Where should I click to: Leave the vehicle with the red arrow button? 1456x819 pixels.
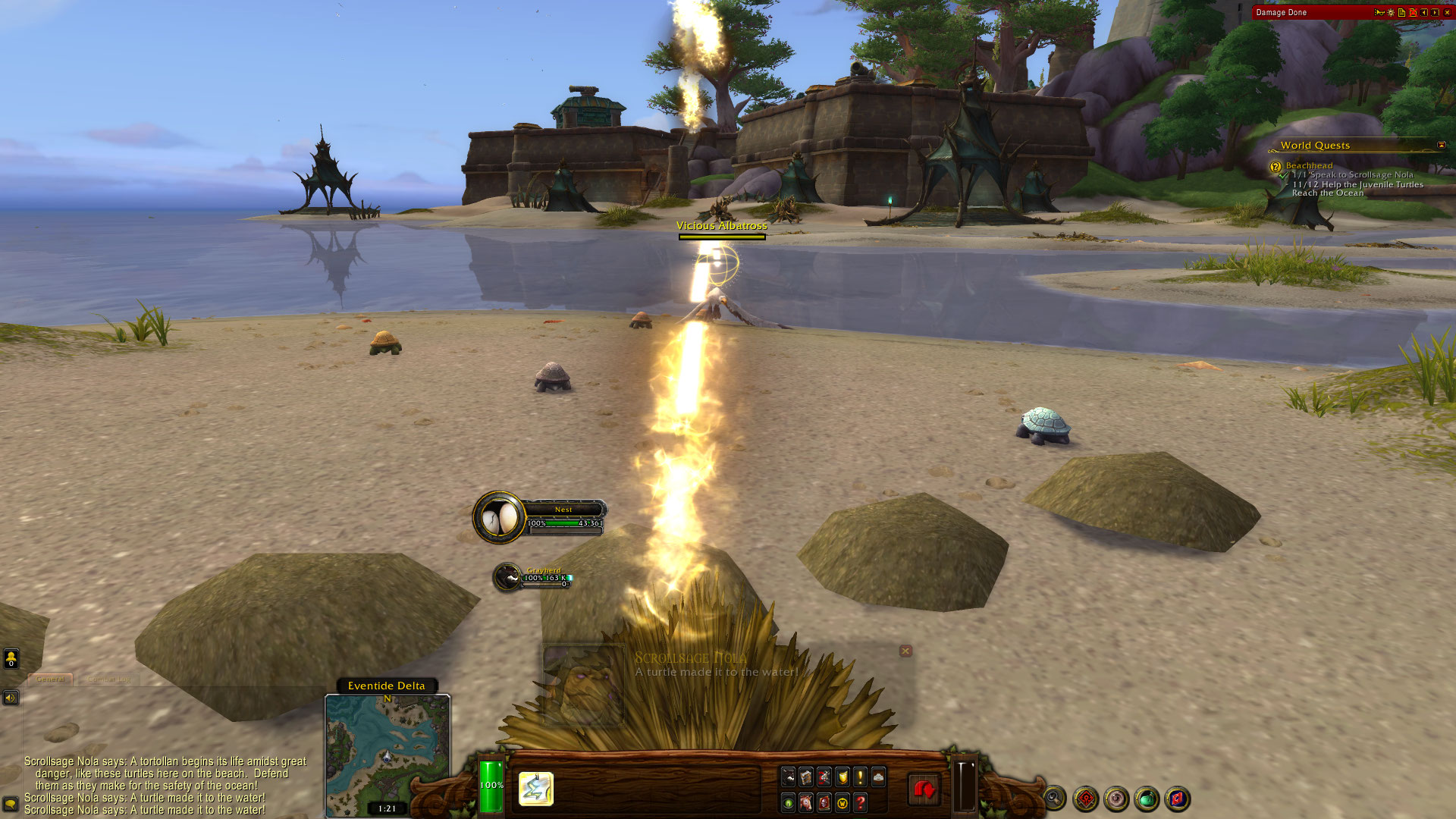[924, 790]
